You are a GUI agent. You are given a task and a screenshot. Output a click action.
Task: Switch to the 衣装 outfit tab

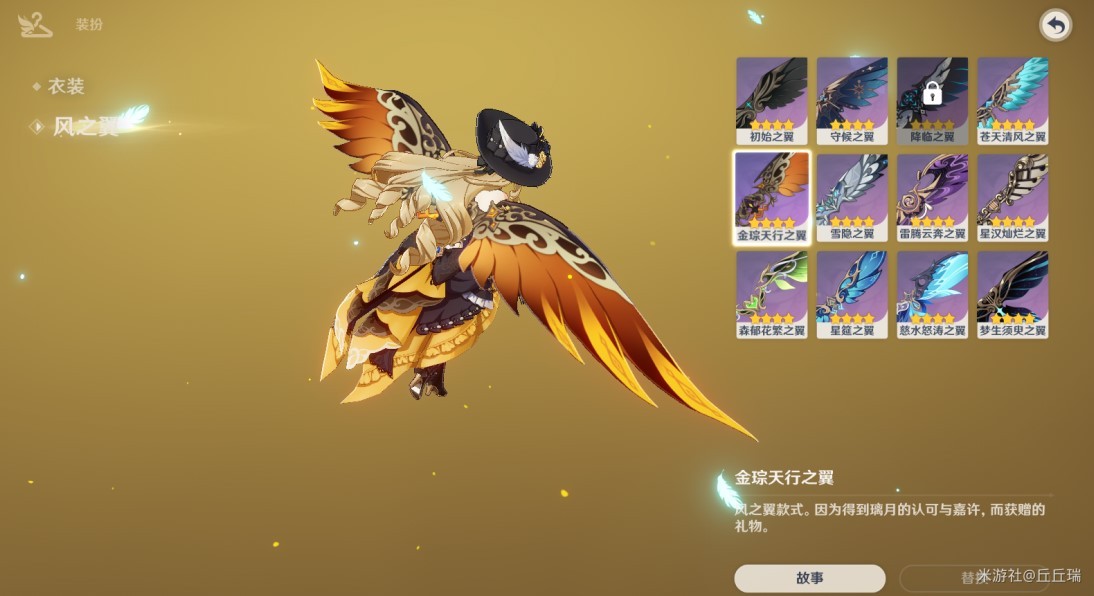tap(65, 87)
